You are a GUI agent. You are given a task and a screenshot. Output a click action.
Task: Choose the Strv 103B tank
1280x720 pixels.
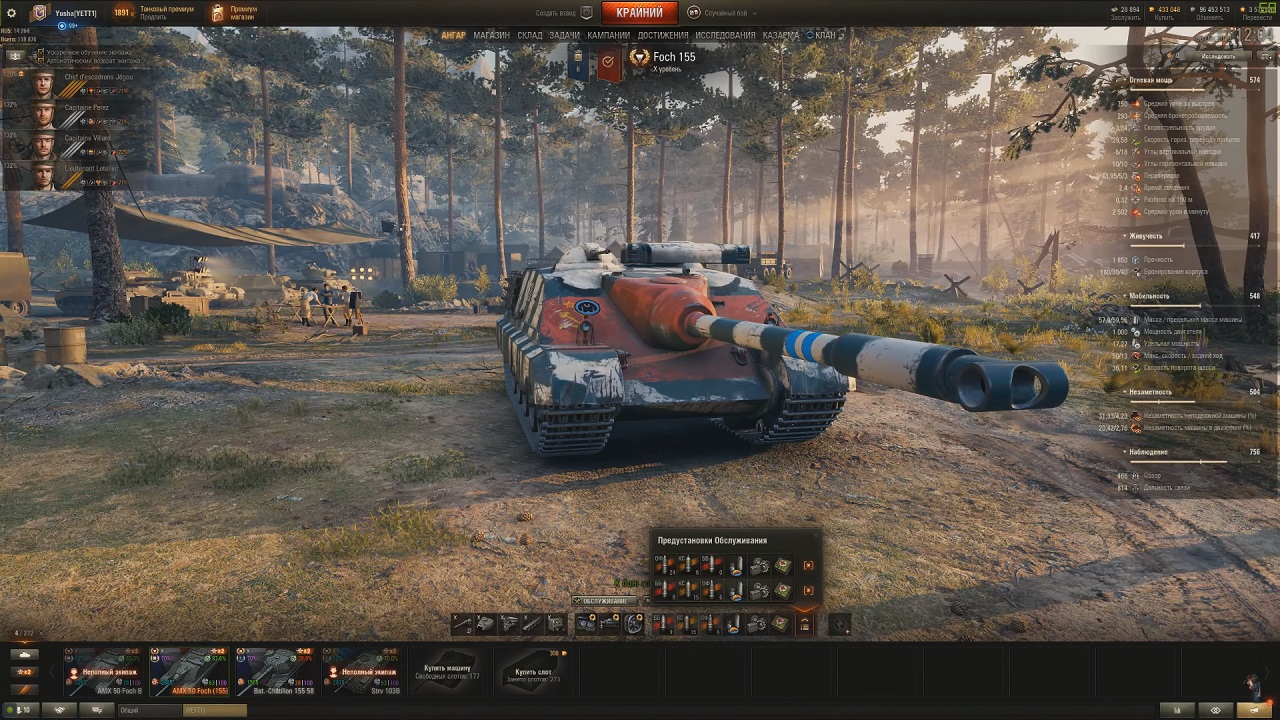361,671
